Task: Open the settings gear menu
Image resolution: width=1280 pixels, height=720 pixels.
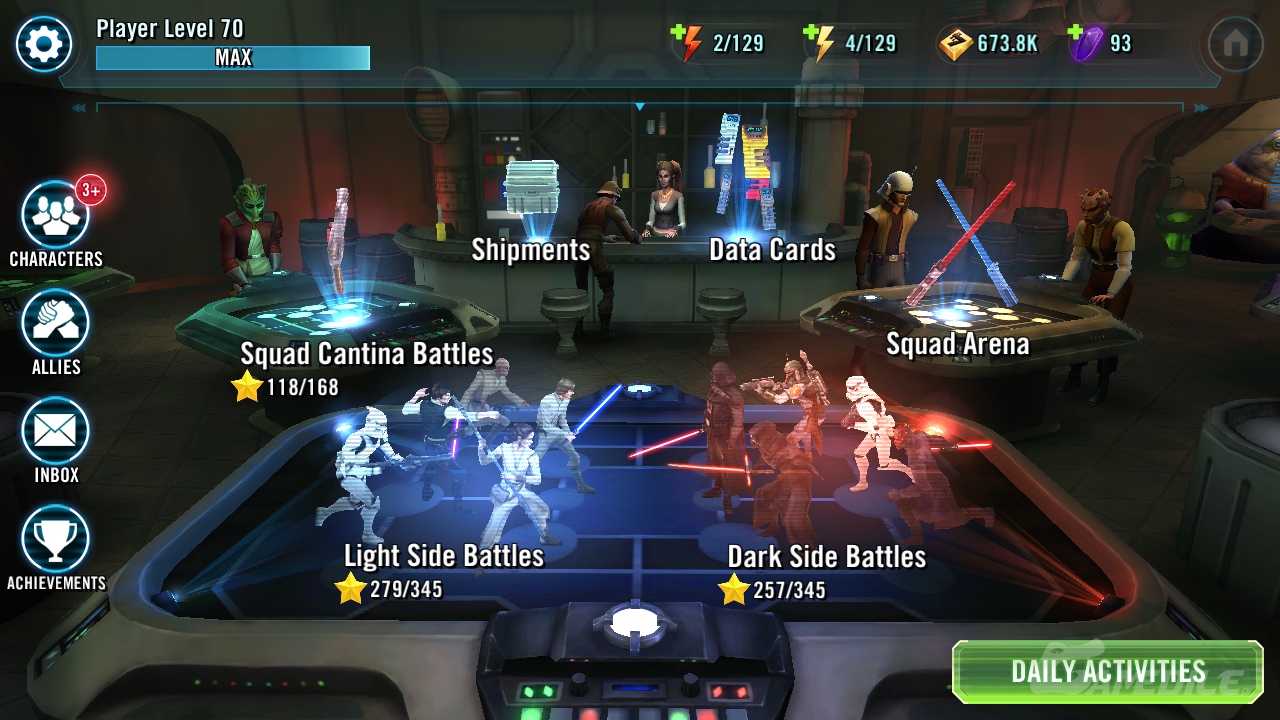Action: pos(44,44)
